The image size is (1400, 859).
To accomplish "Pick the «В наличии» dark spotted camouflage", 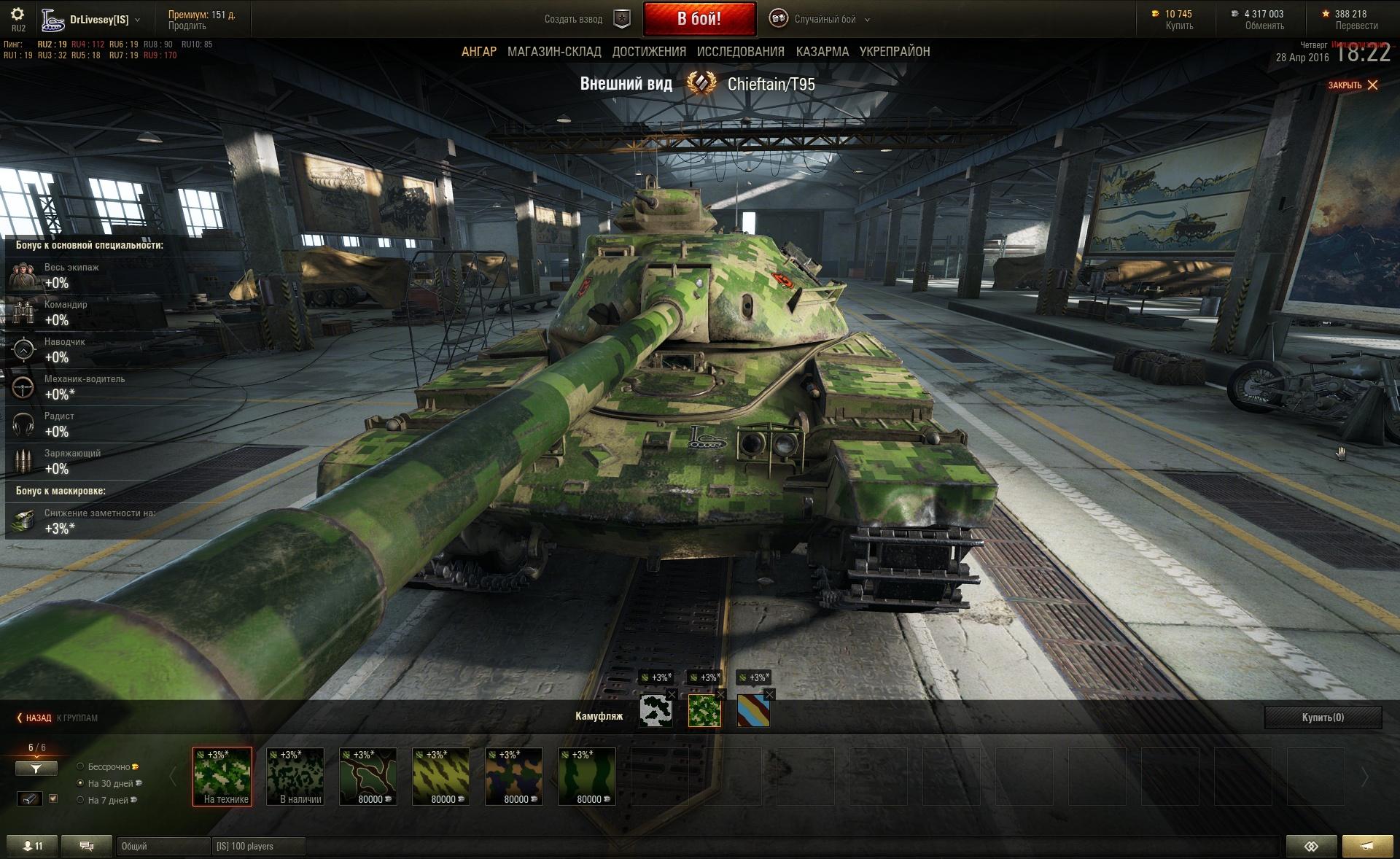I will [x=295, y=776].
